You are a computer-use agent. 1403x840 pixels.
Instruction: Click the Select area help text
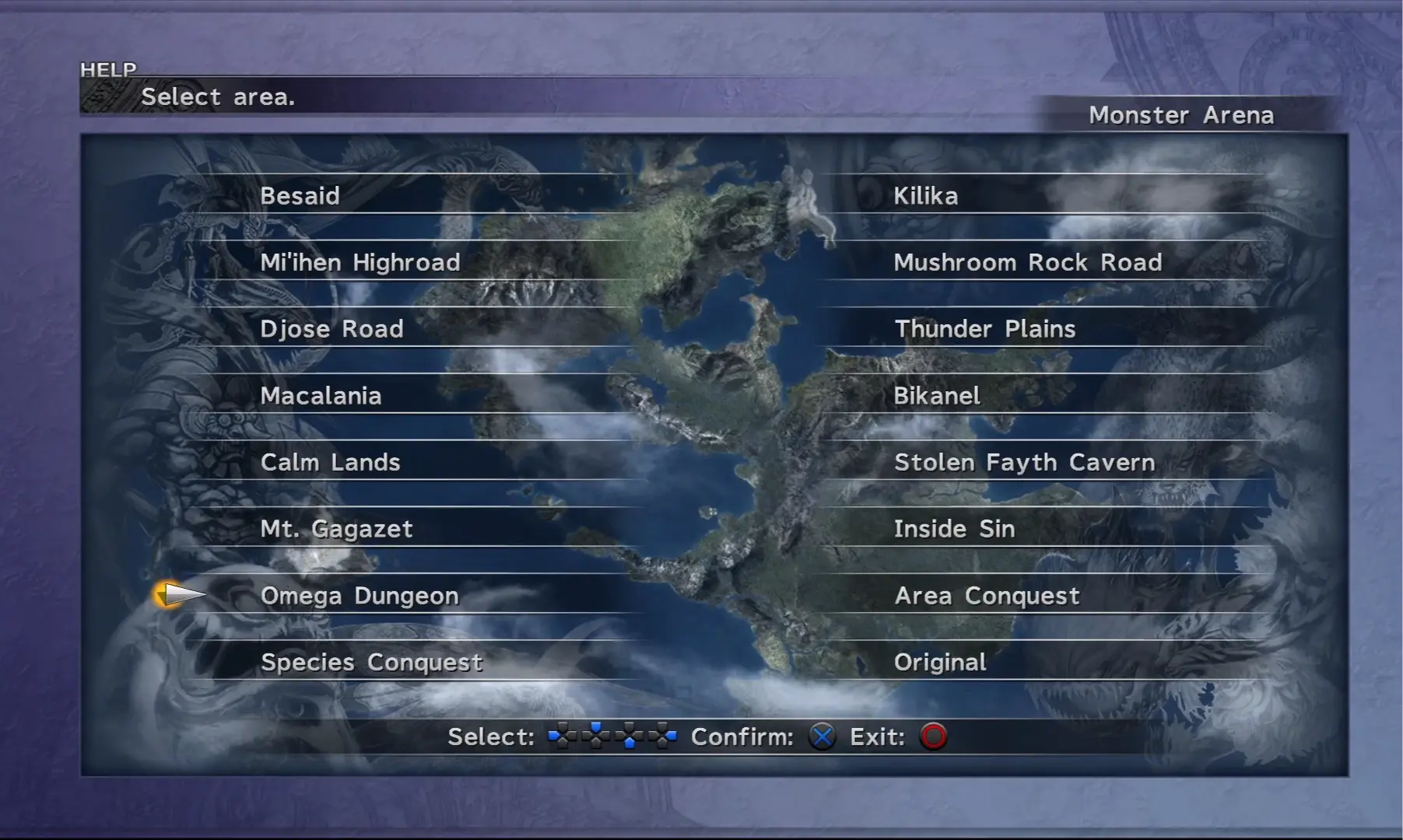coord(219,96)
